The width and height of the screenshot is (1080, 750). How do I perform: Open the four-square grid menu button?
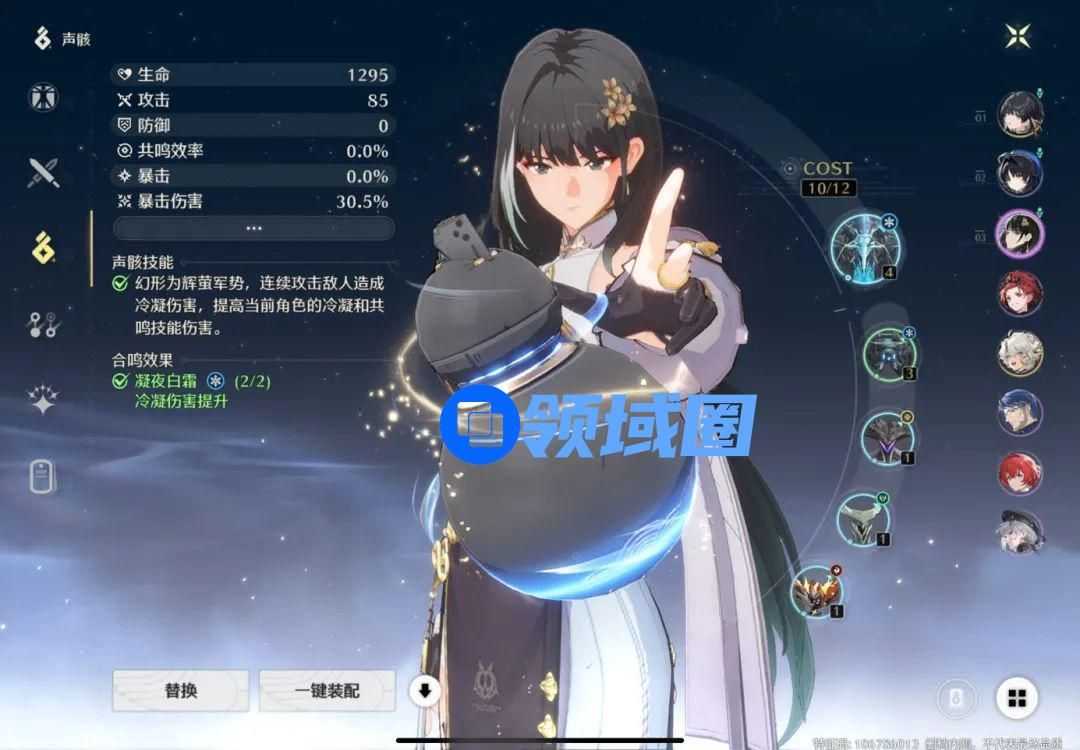click(1017, 697)
